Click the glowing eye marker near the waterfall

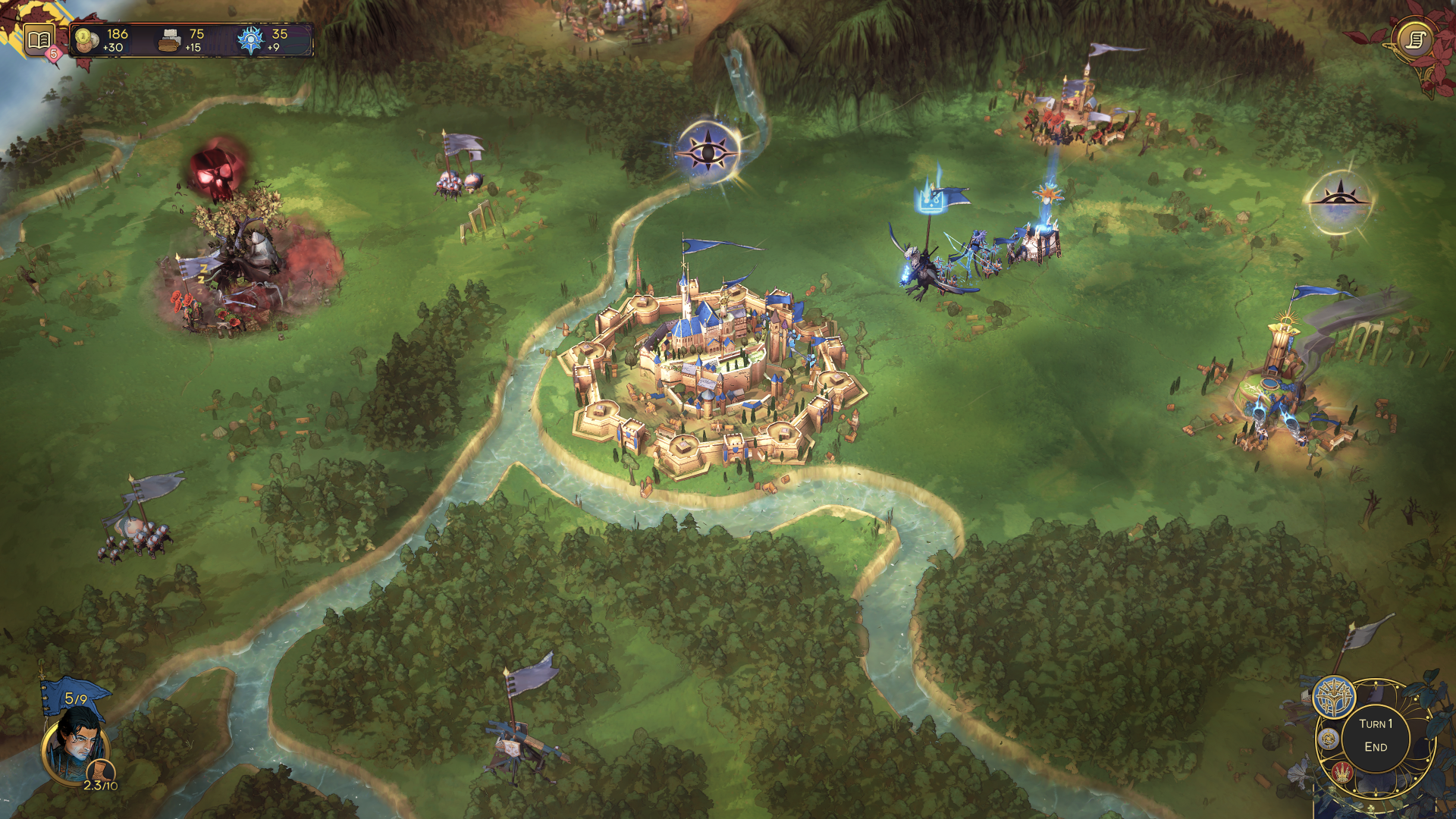coord(708,152)
